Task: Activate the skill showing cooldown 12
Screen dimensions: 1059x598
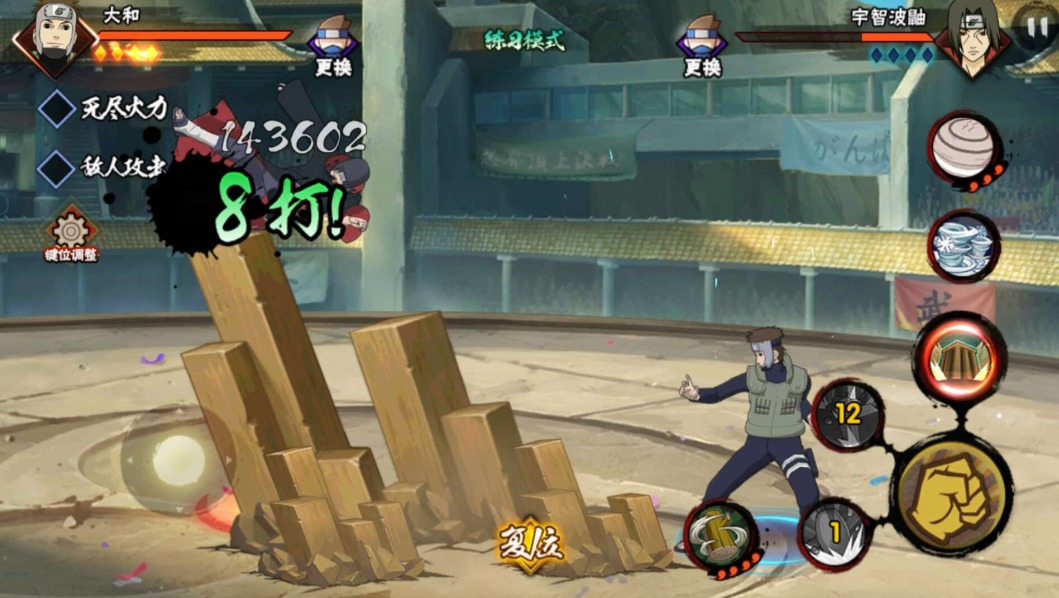Action: pyautogui.click(x=849, y=413)
